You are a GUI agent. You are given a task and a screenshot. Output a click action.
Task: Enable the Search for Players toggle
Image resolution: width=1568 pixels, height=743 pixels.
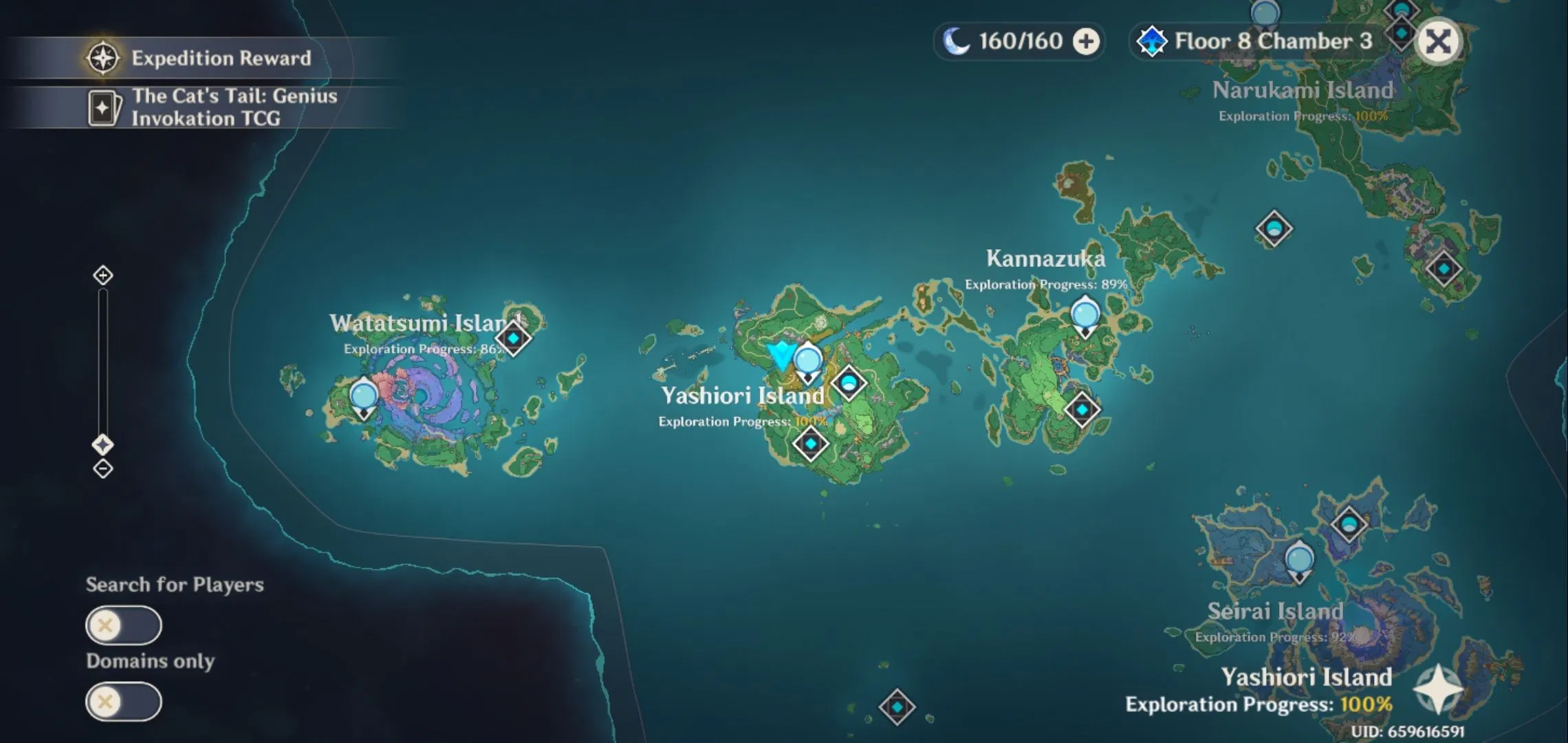(x=124, y=625)
